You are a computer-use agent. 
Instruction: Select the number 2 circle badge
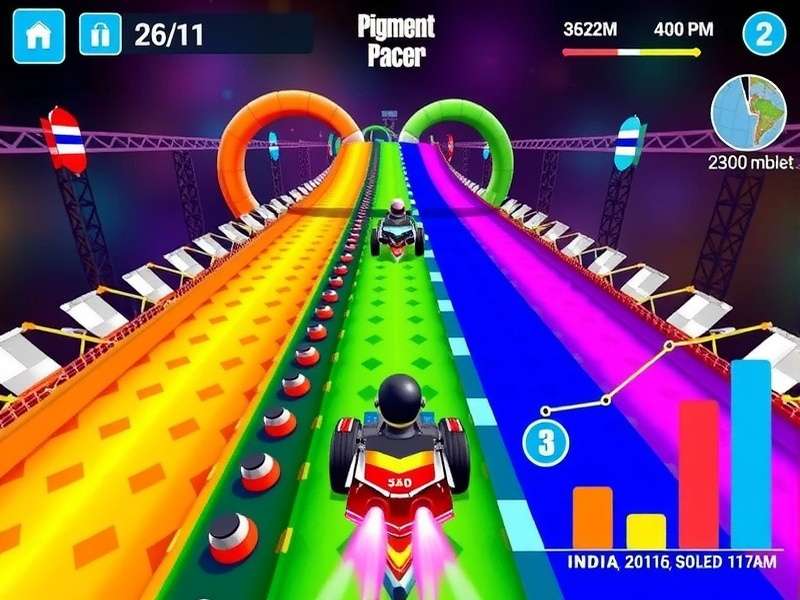[764, 35]
